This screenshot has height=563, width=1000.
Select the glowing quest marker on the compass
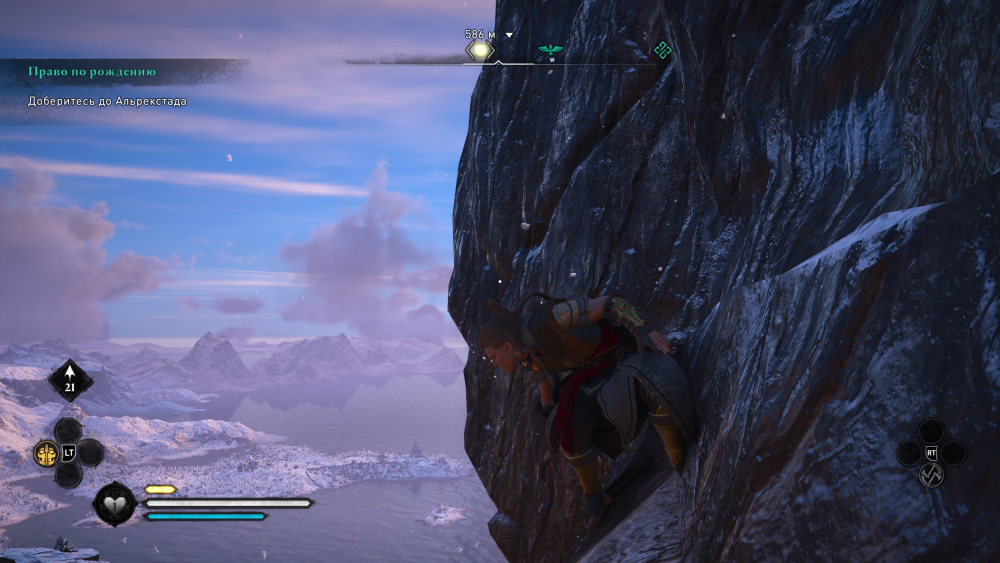480,50
